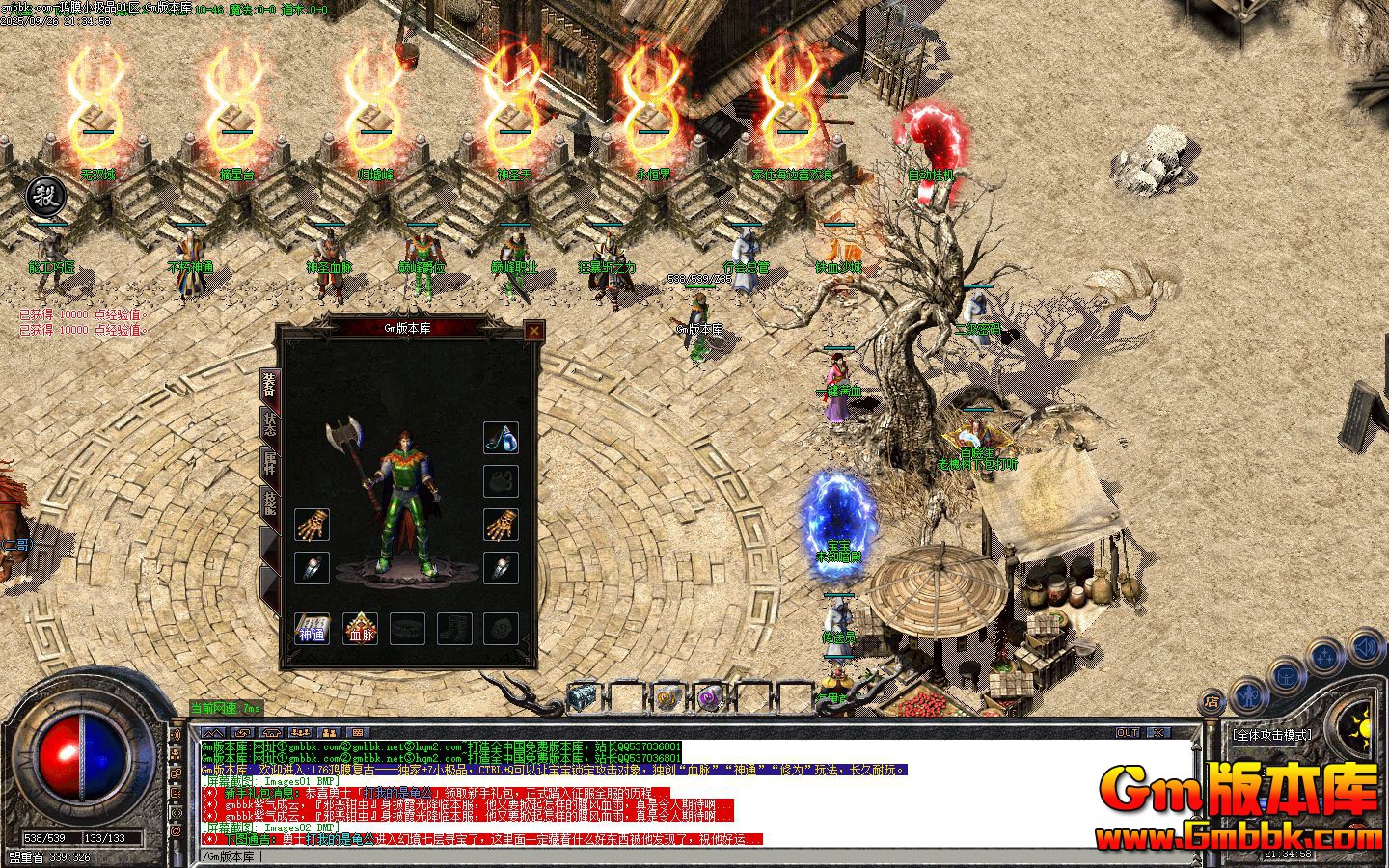Image resolution: width=1389 pixels, height=868 pixels.
Task: Toggle the sound speaker button
Action: click(1367, 646)
